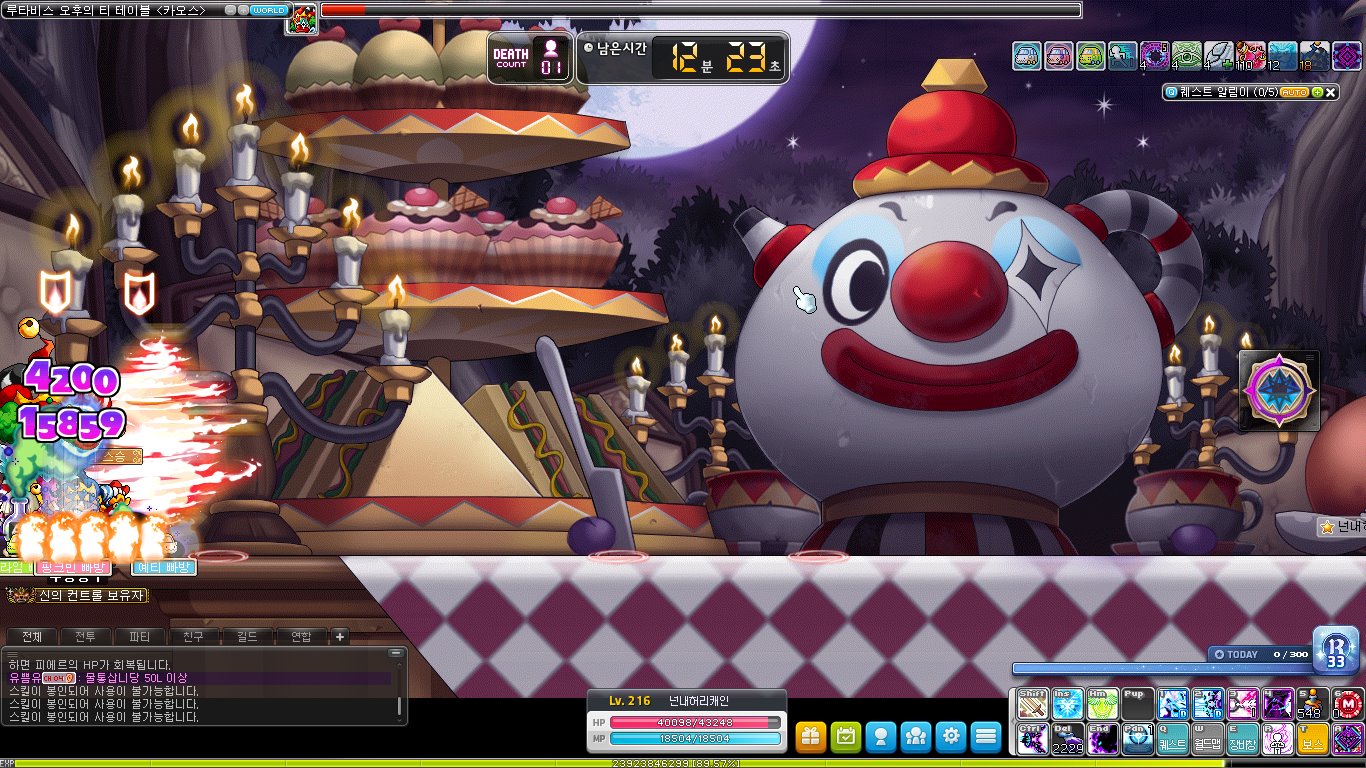Screen dimensions: 1366x768
Task: Open the gear settings menu button
Action: pyautogui.click(x=951, y=737)
